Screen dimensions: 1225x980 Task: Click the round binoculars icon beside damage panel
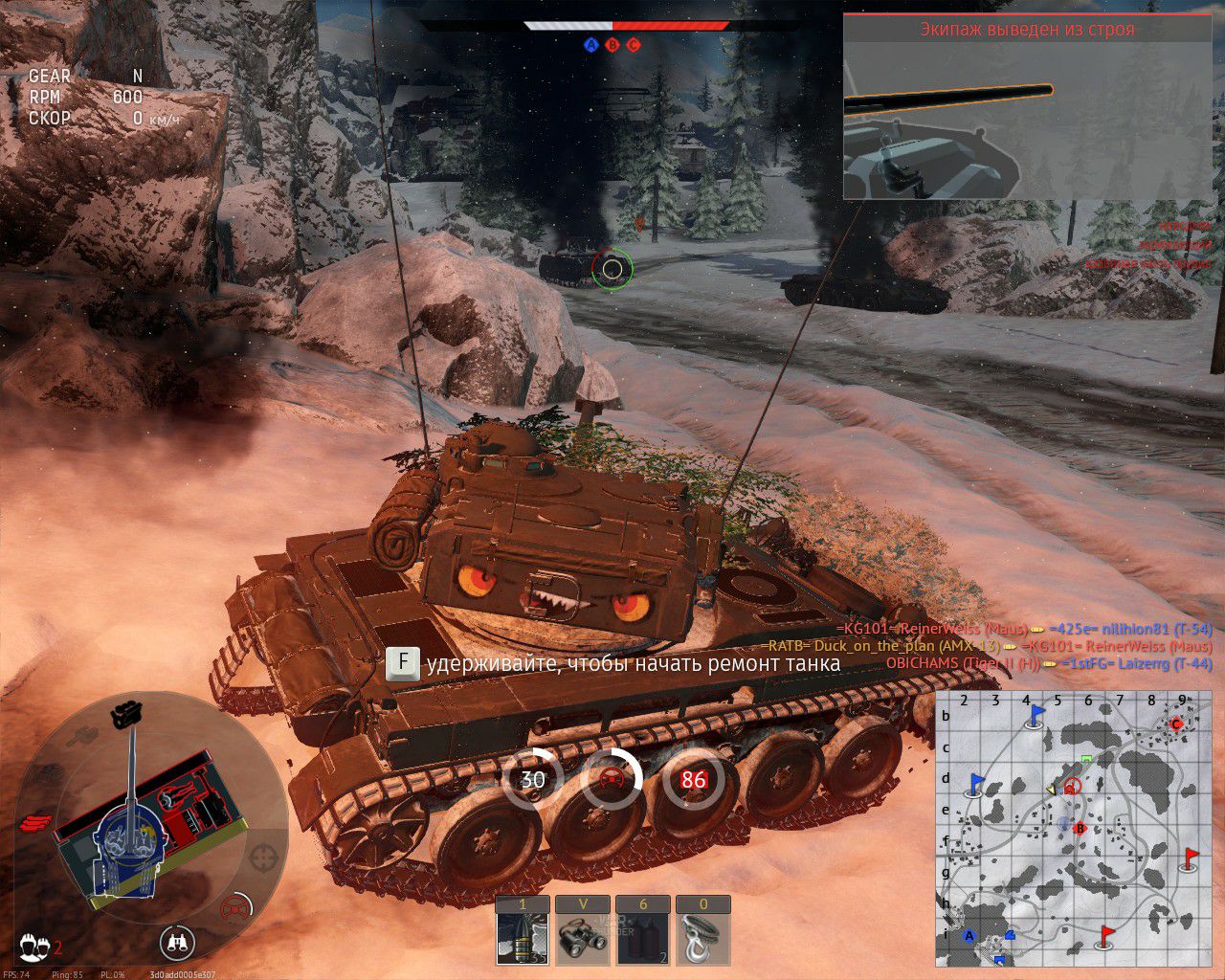[x=178, y=942]
